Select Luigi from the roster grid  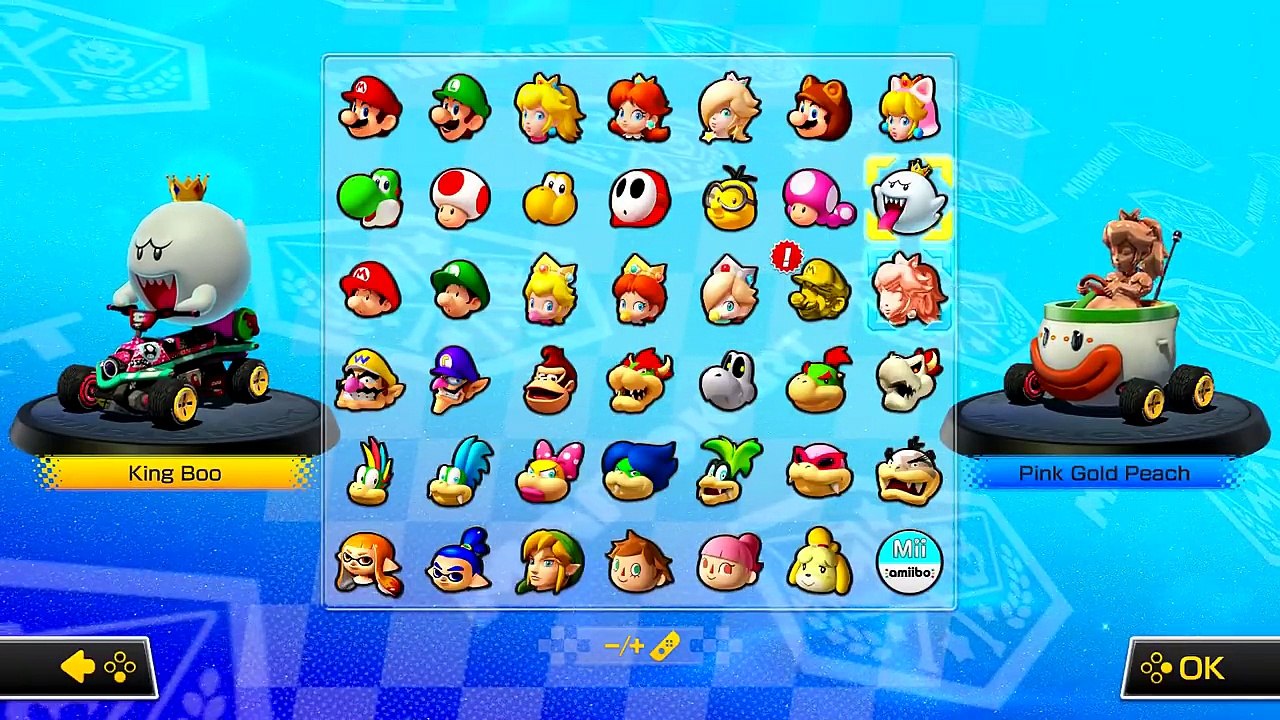click(x=459, y=108)
